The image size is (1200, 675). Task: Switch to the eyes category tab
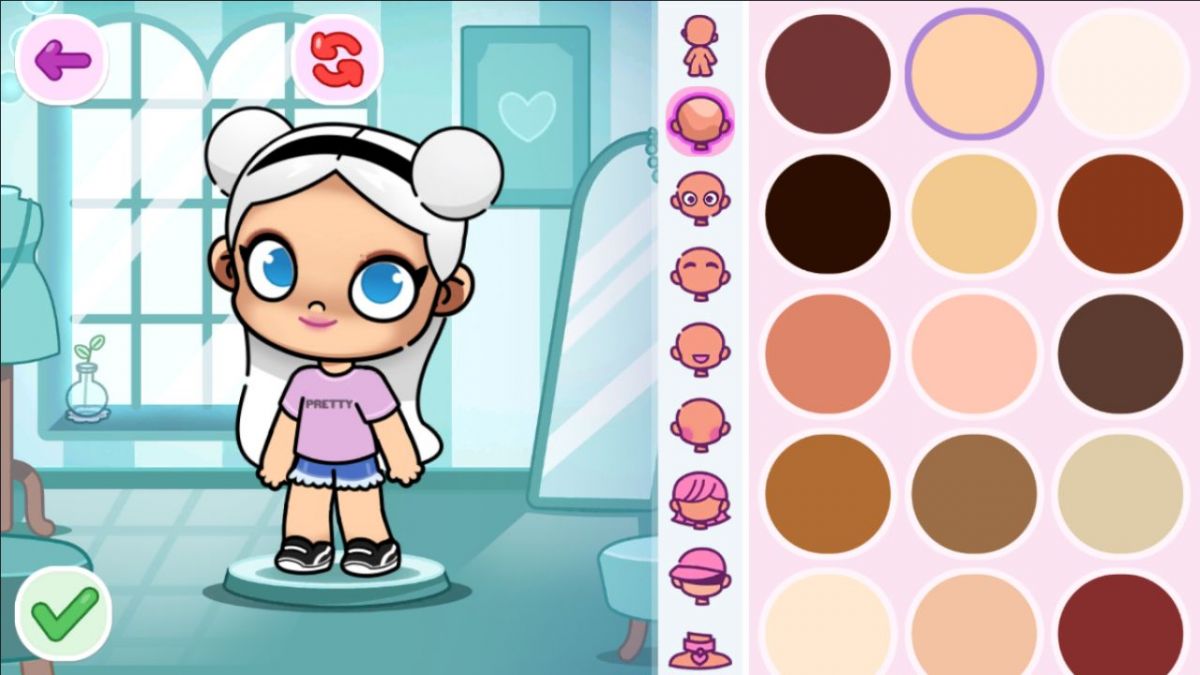point(700,194)
